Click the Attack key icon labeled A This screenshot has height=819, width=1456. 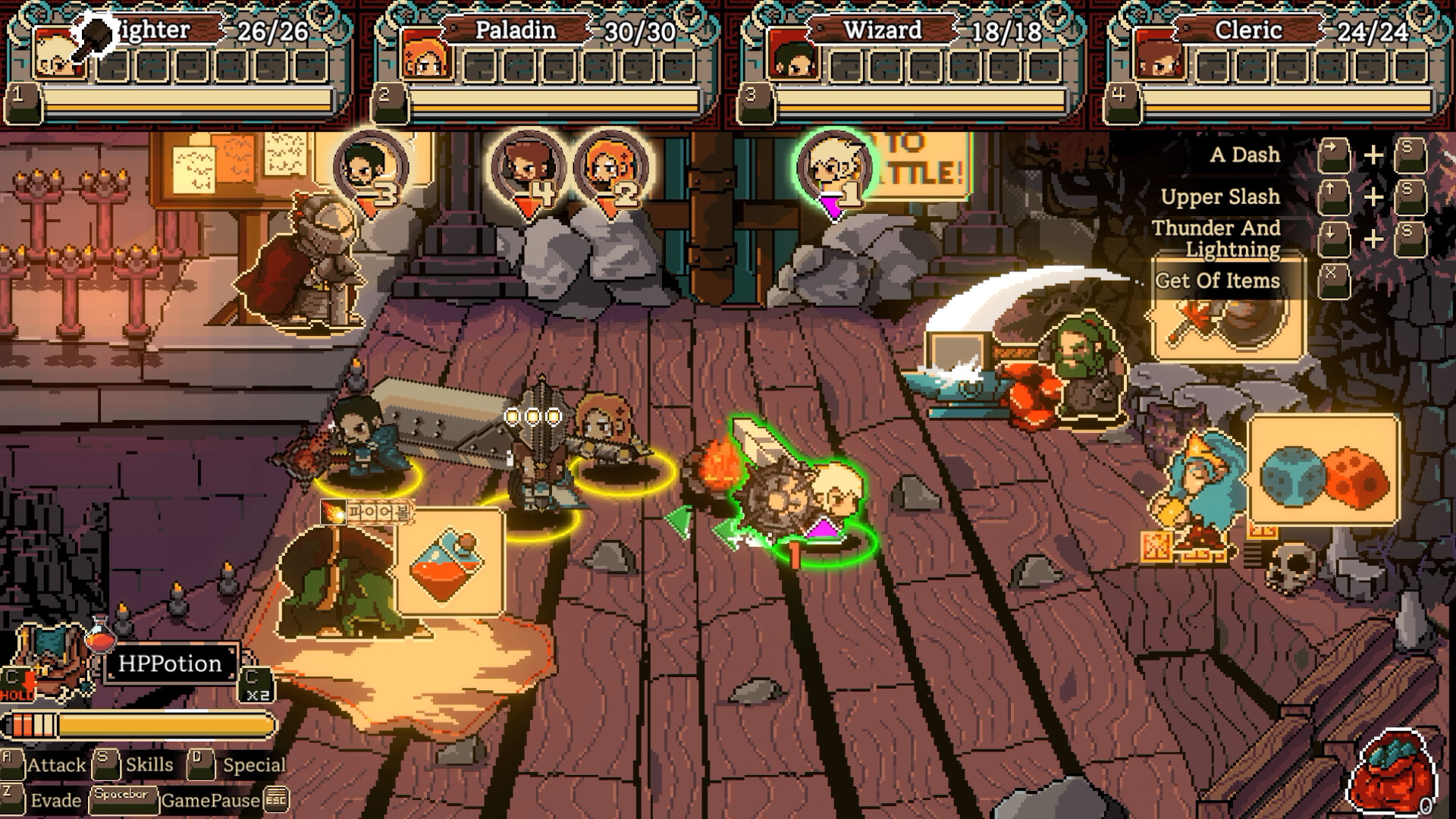11,765
